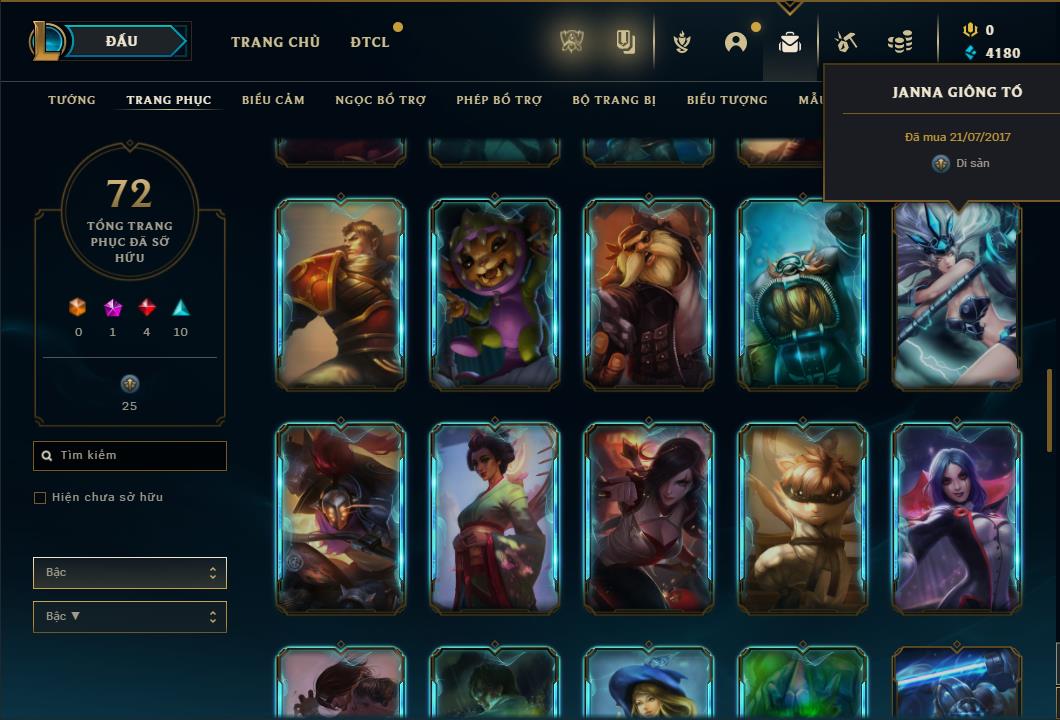The height and width of the screenshot is (720, 1060).
Task: Select the Janna Giông Tố skin card
Action: pos(956,295)
